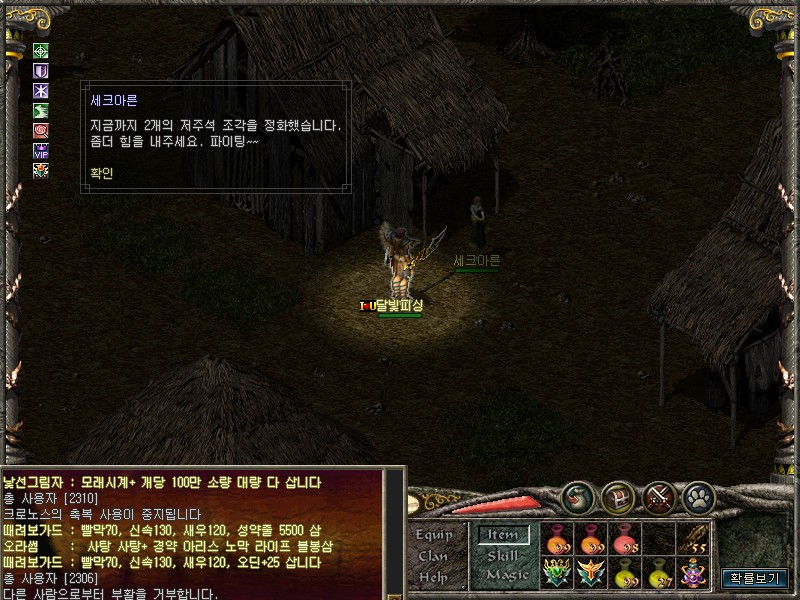Open the Clan menu

pyautogui.click(x=433, y=556)
